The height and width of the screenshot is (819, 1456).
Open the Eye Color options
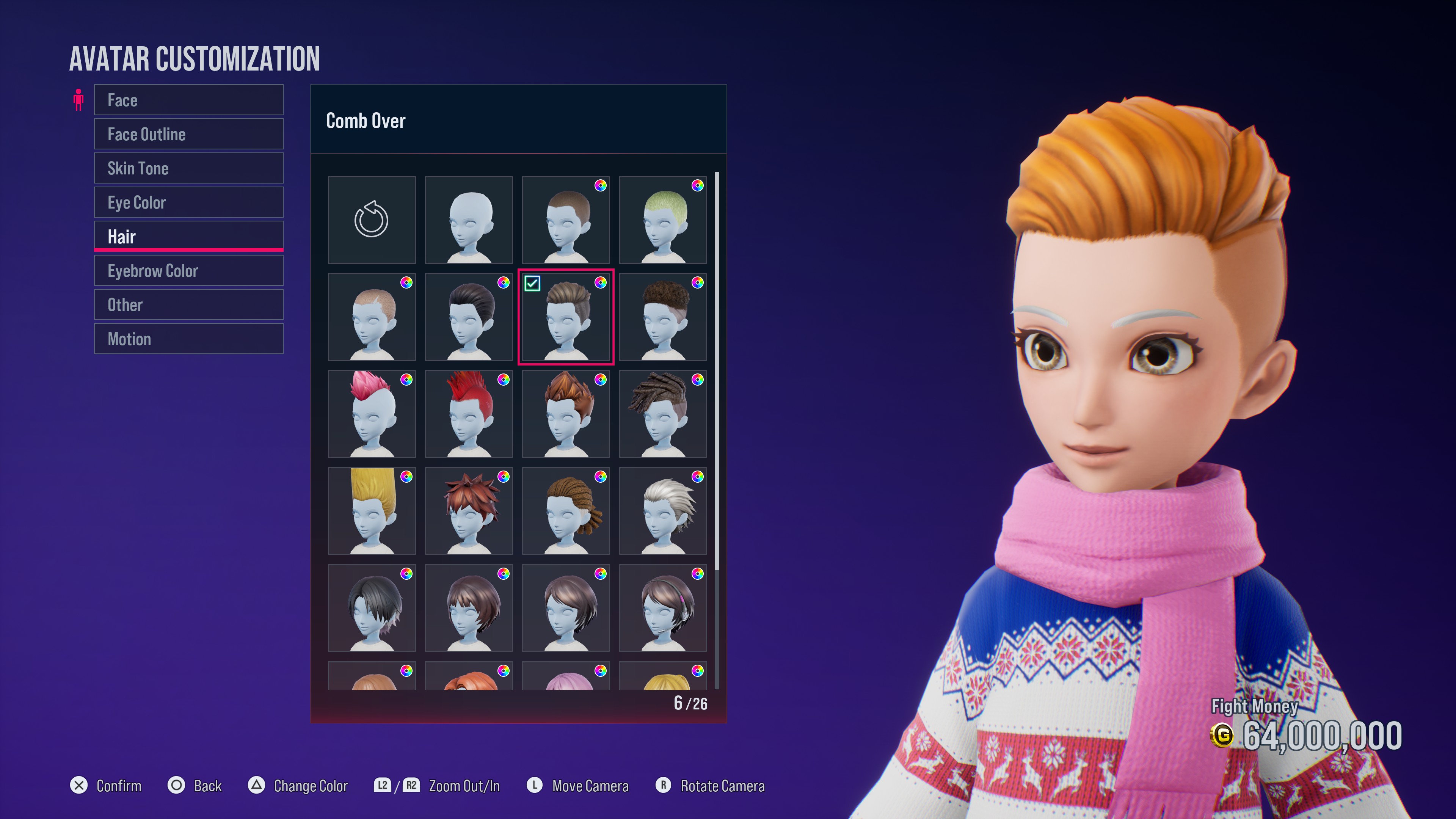188,202
